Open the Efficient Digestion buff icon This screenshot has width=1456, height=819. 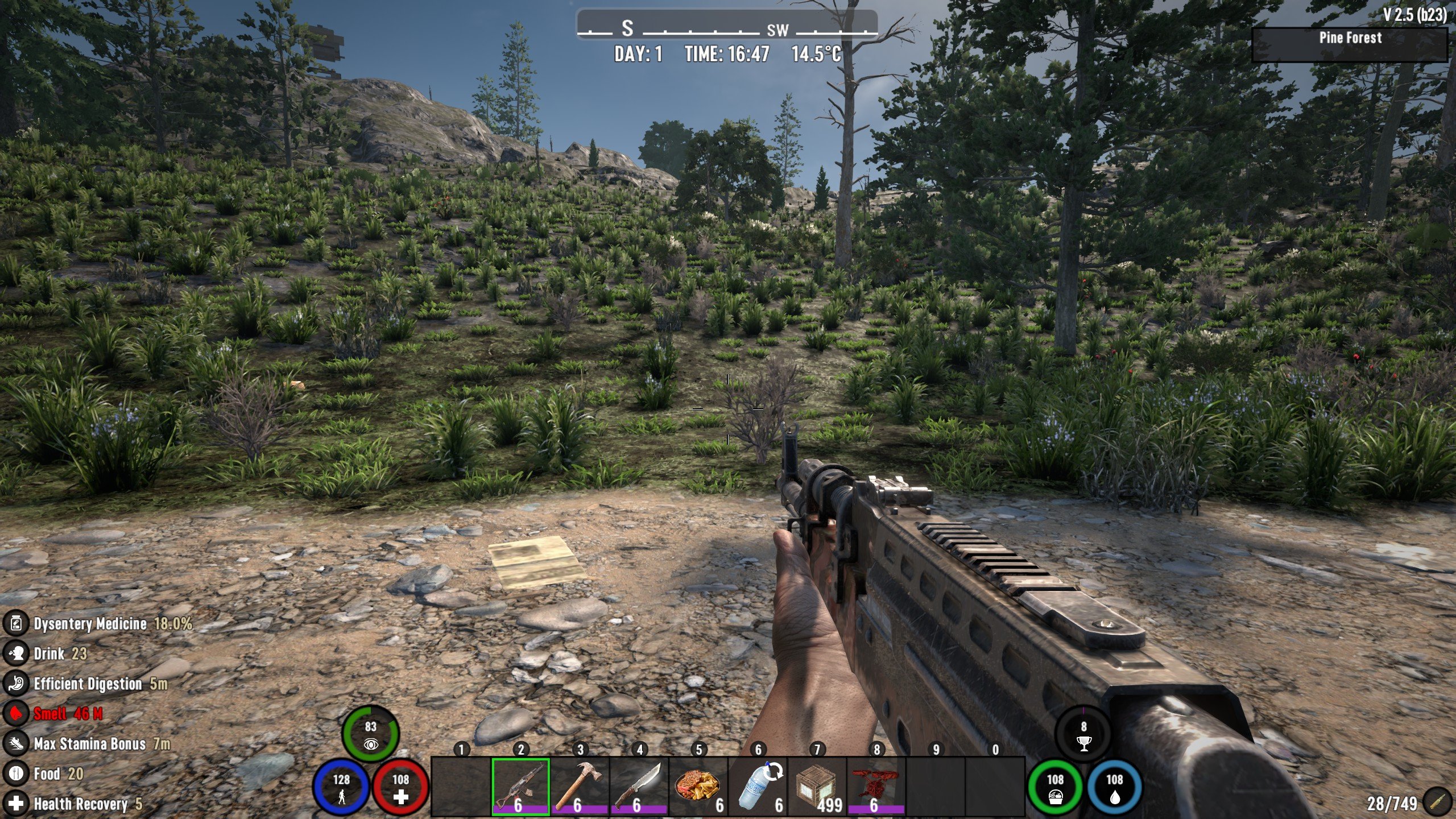click(x=16, y=683)
